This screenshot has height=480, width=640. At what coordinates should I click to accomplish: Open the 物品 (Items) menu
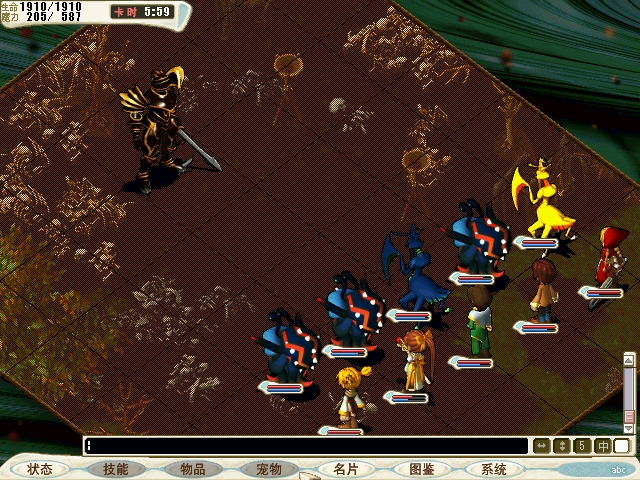[193, 469]
